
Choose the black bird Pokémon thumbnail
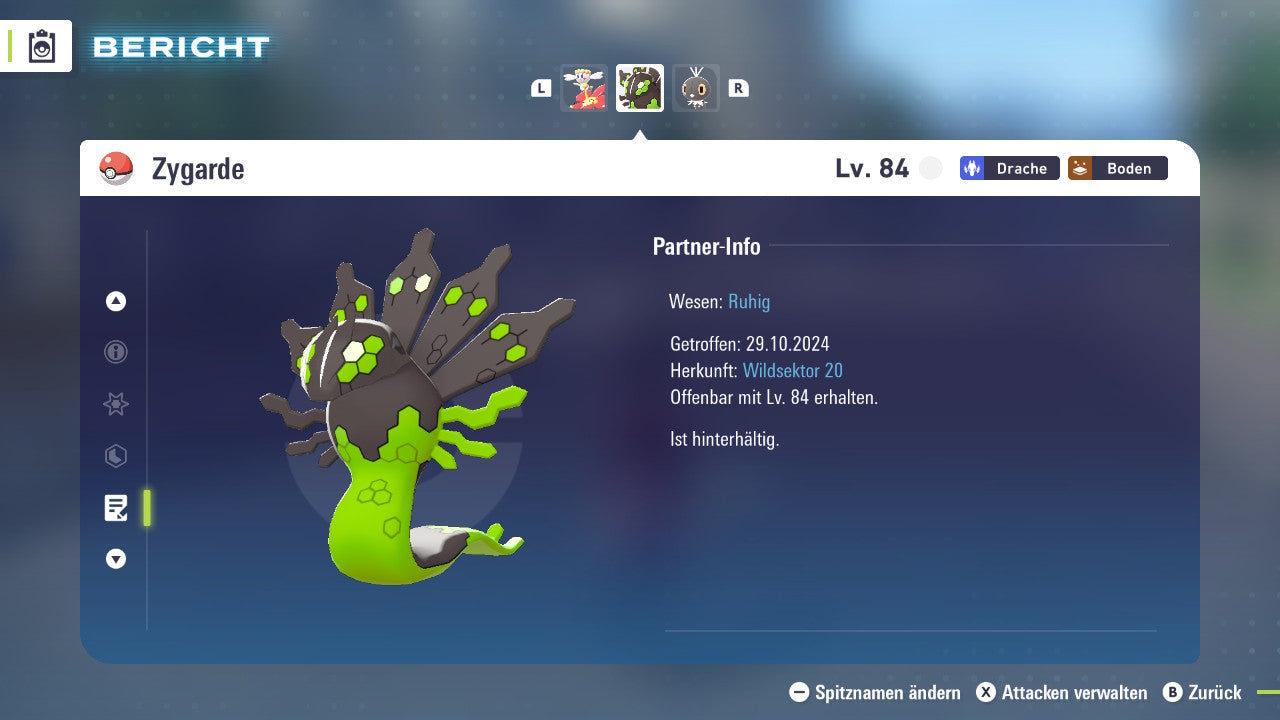695,88
